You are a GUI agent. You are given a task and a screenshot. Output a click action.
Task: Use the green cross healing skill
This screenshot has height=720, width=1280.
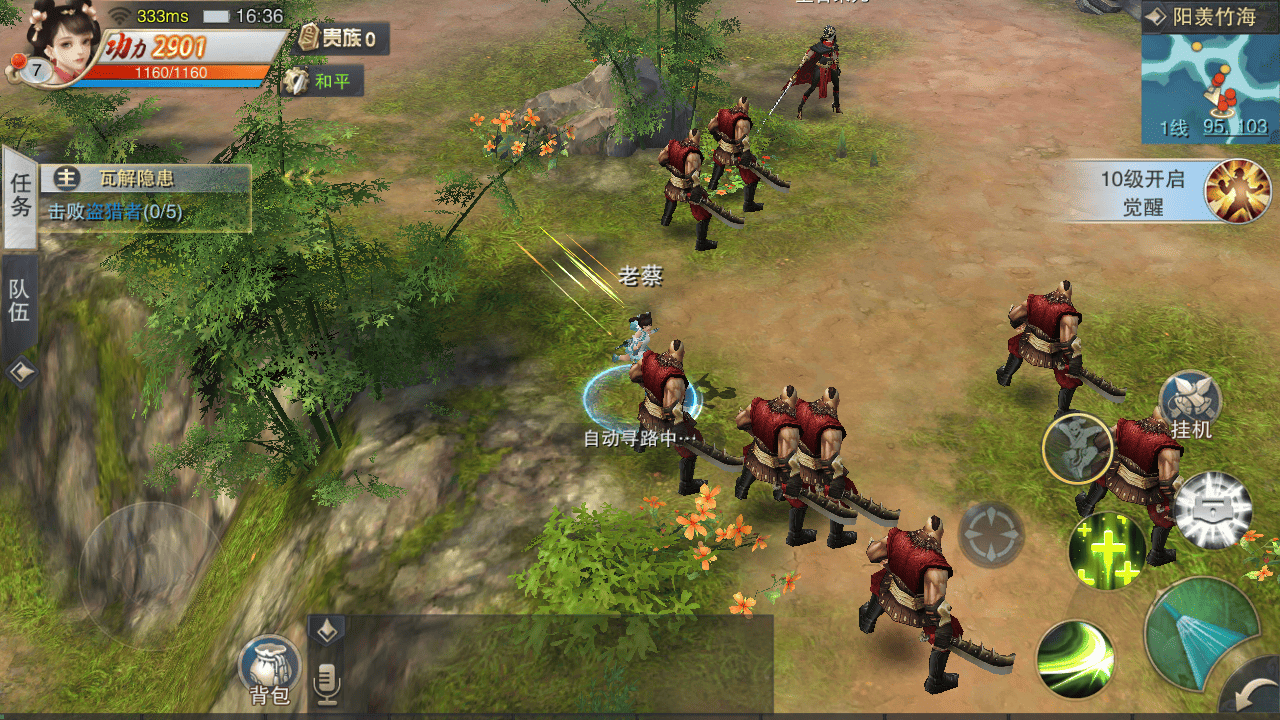pos(1107,548)
